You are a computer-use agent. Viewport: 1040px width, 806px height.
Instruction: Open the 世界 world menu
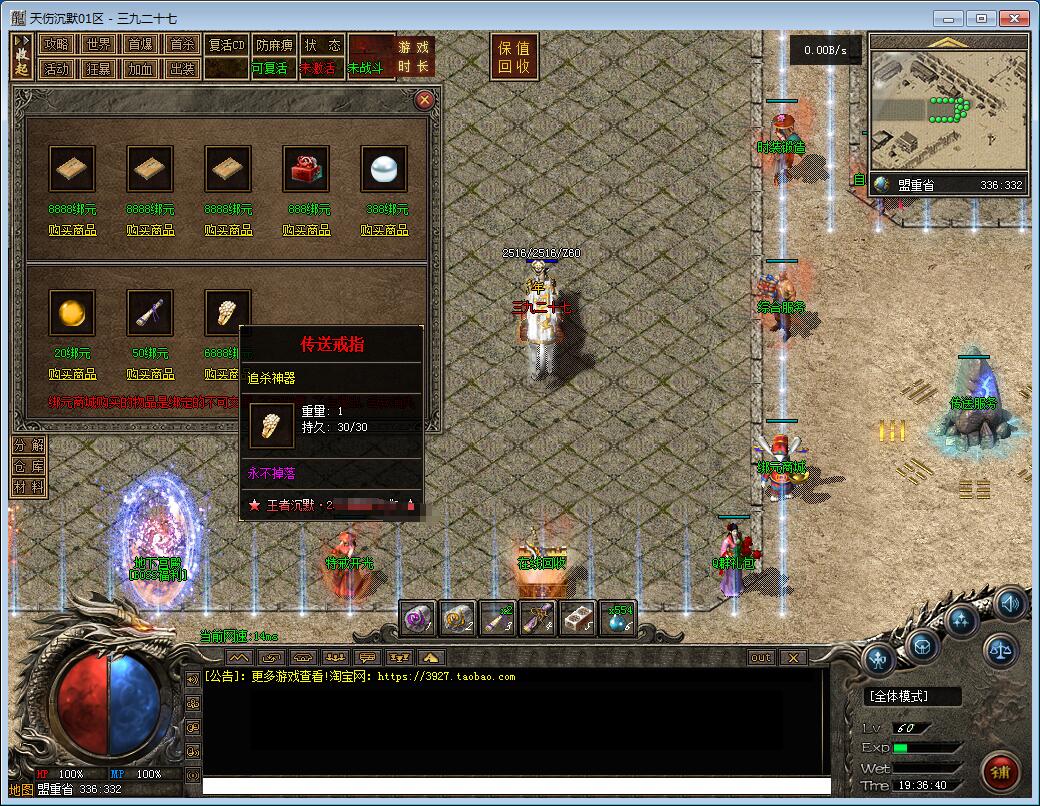(98, 45)
